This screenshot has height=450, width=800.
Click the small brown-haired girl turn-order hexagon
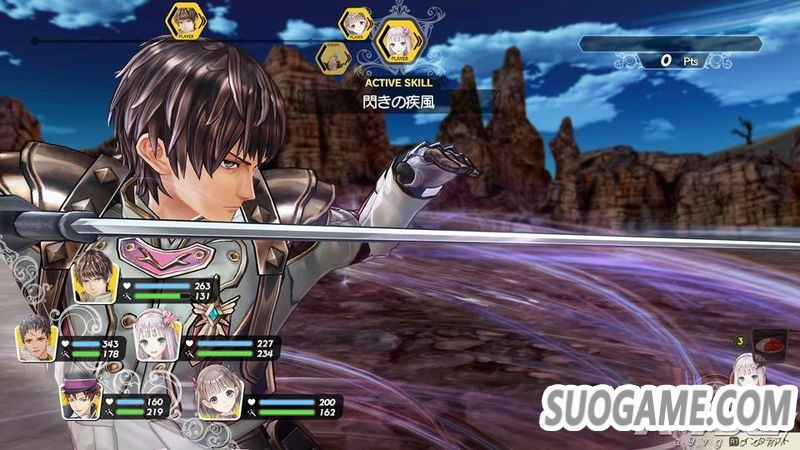(356, 23)
